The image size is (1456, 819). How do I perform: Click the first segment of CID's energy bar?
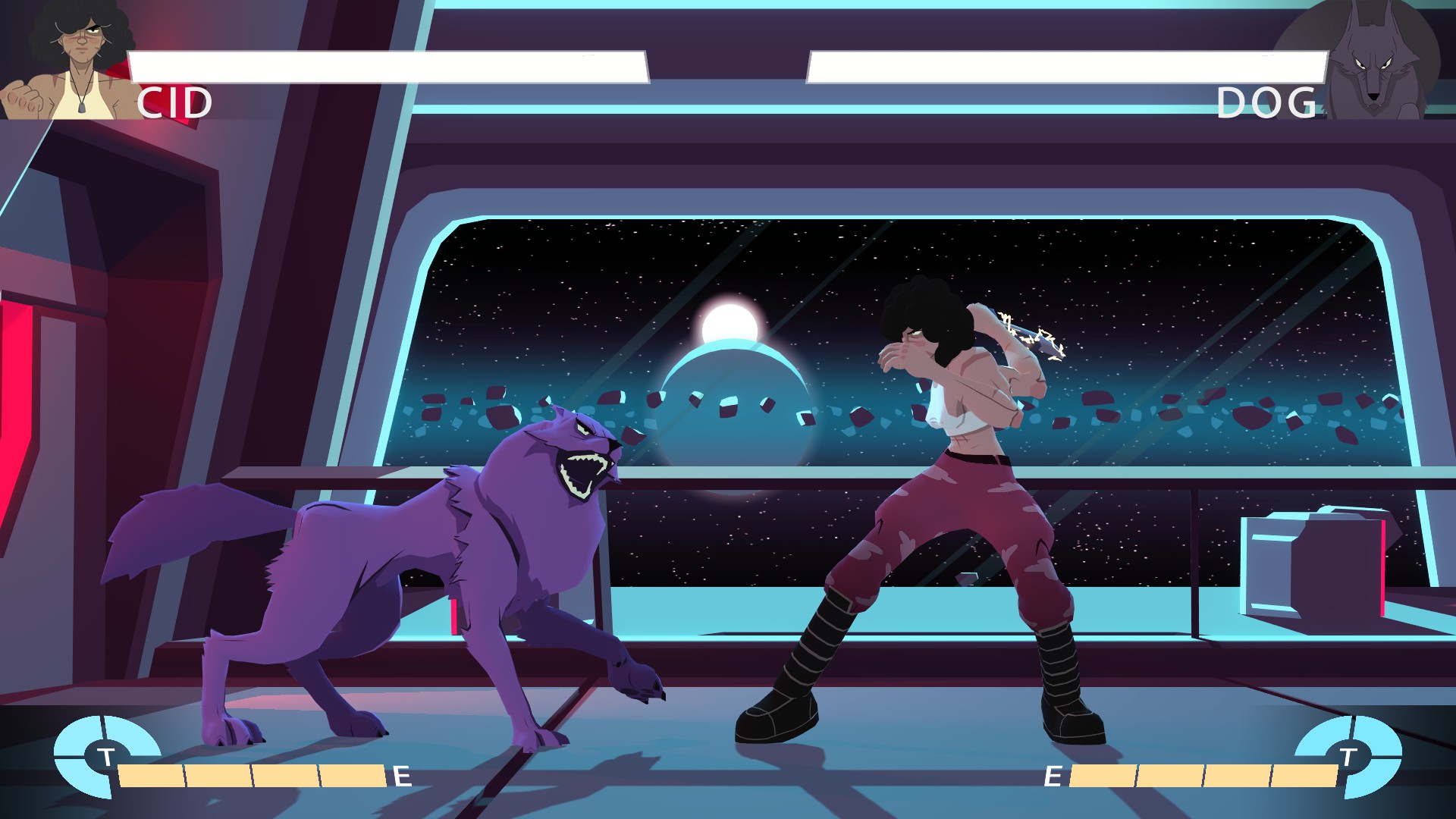click(152, 777)
